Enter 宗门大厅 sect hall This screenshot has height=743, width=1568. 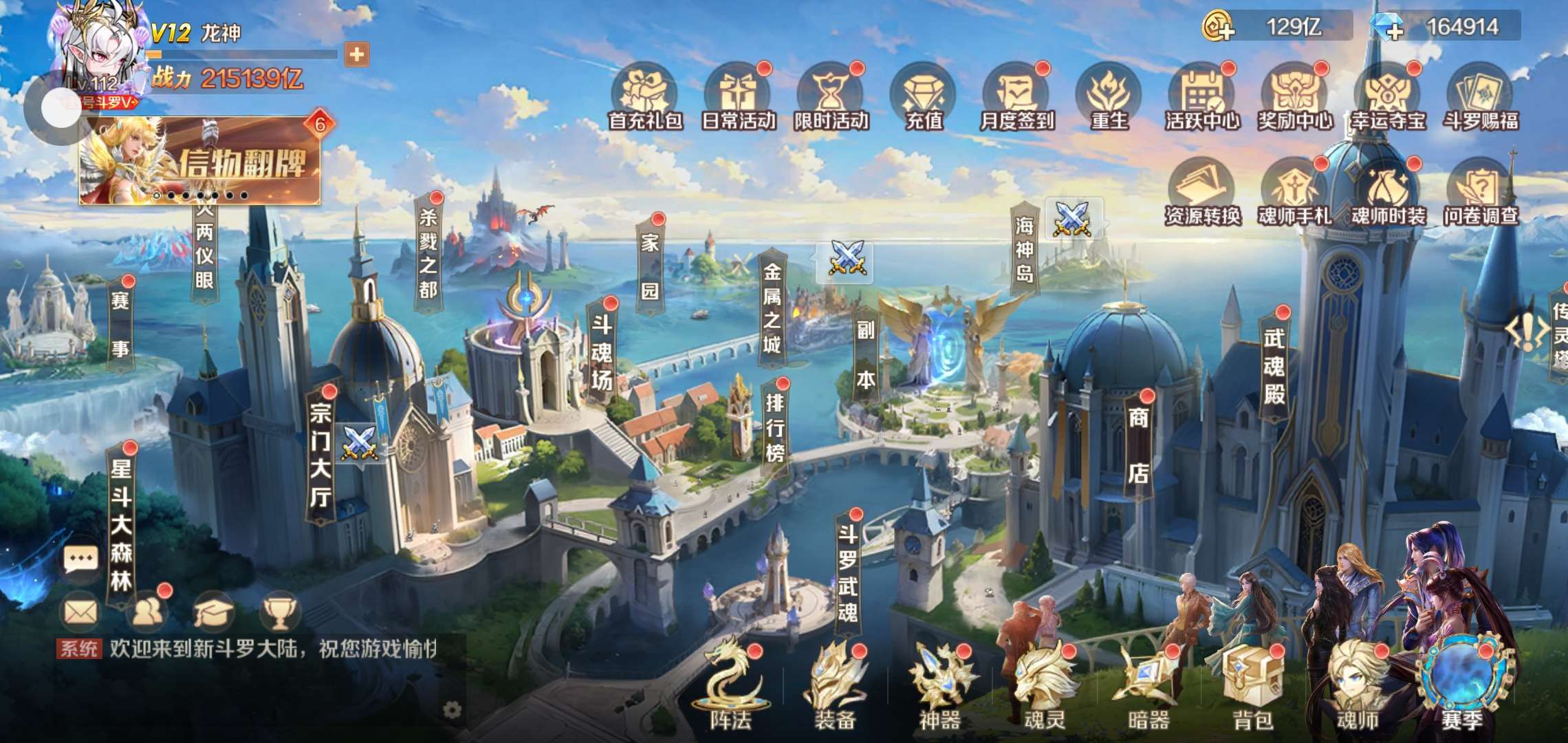click(320, 454)
